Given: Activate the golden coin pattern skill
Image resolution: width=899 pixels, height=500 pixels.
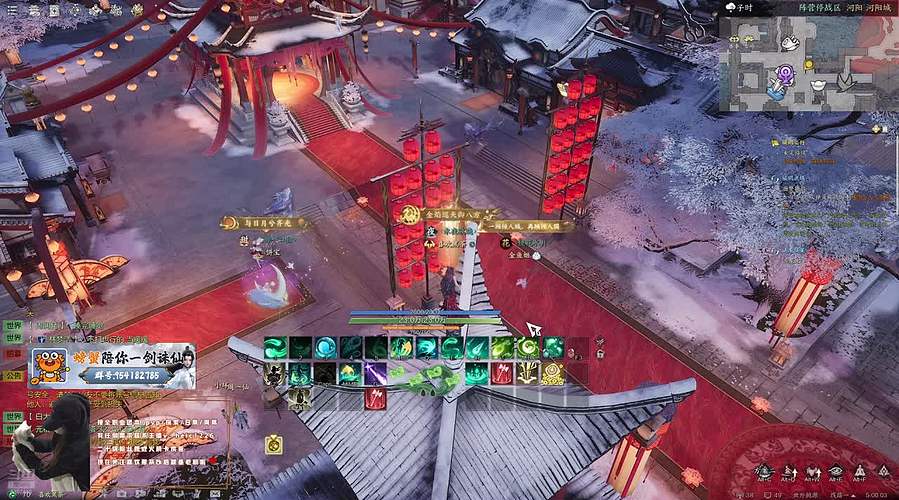Looking at the screenshot, I should (x=553, y=374).
